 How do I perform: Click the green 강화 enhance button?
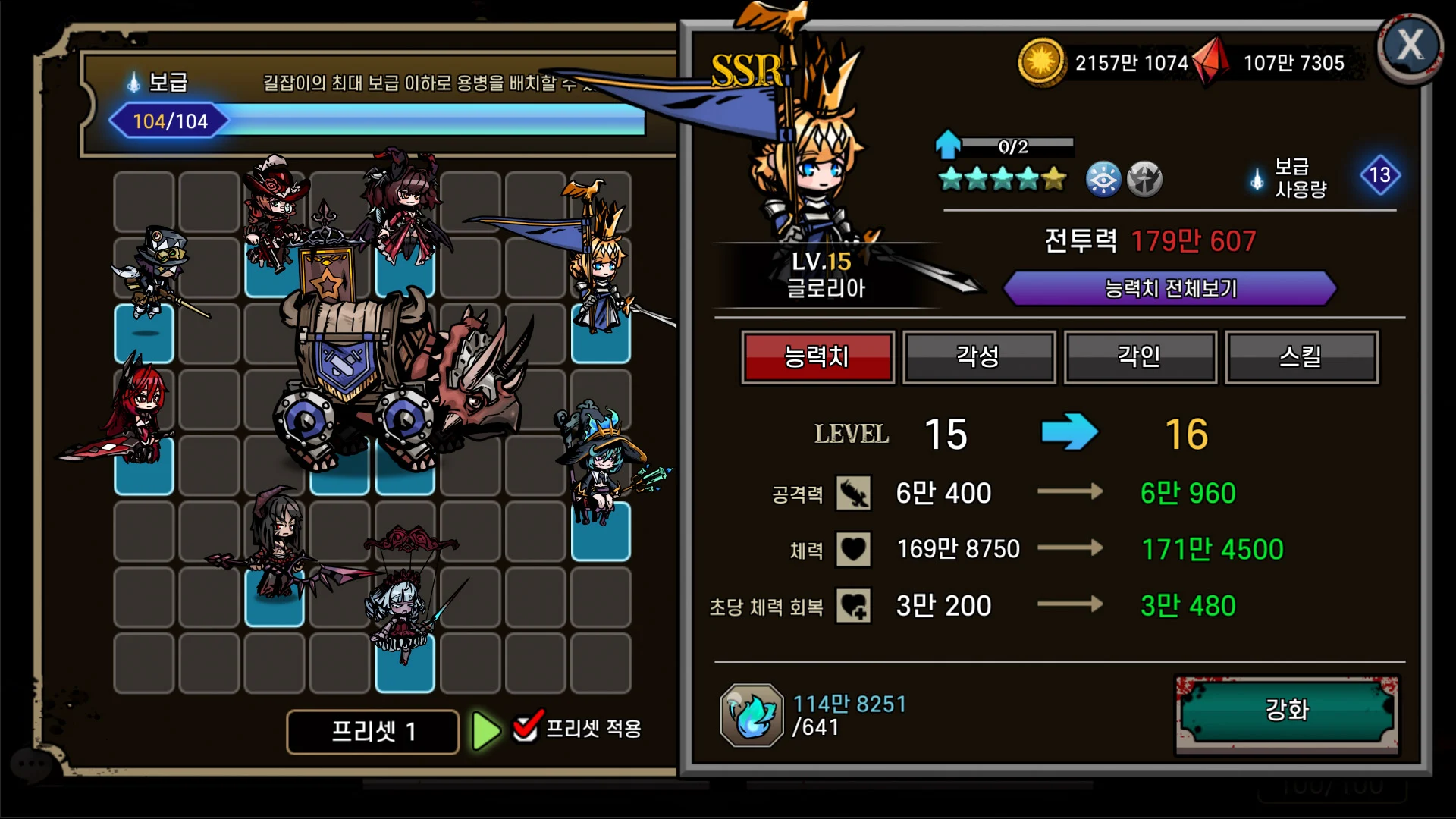point(1287,711)
